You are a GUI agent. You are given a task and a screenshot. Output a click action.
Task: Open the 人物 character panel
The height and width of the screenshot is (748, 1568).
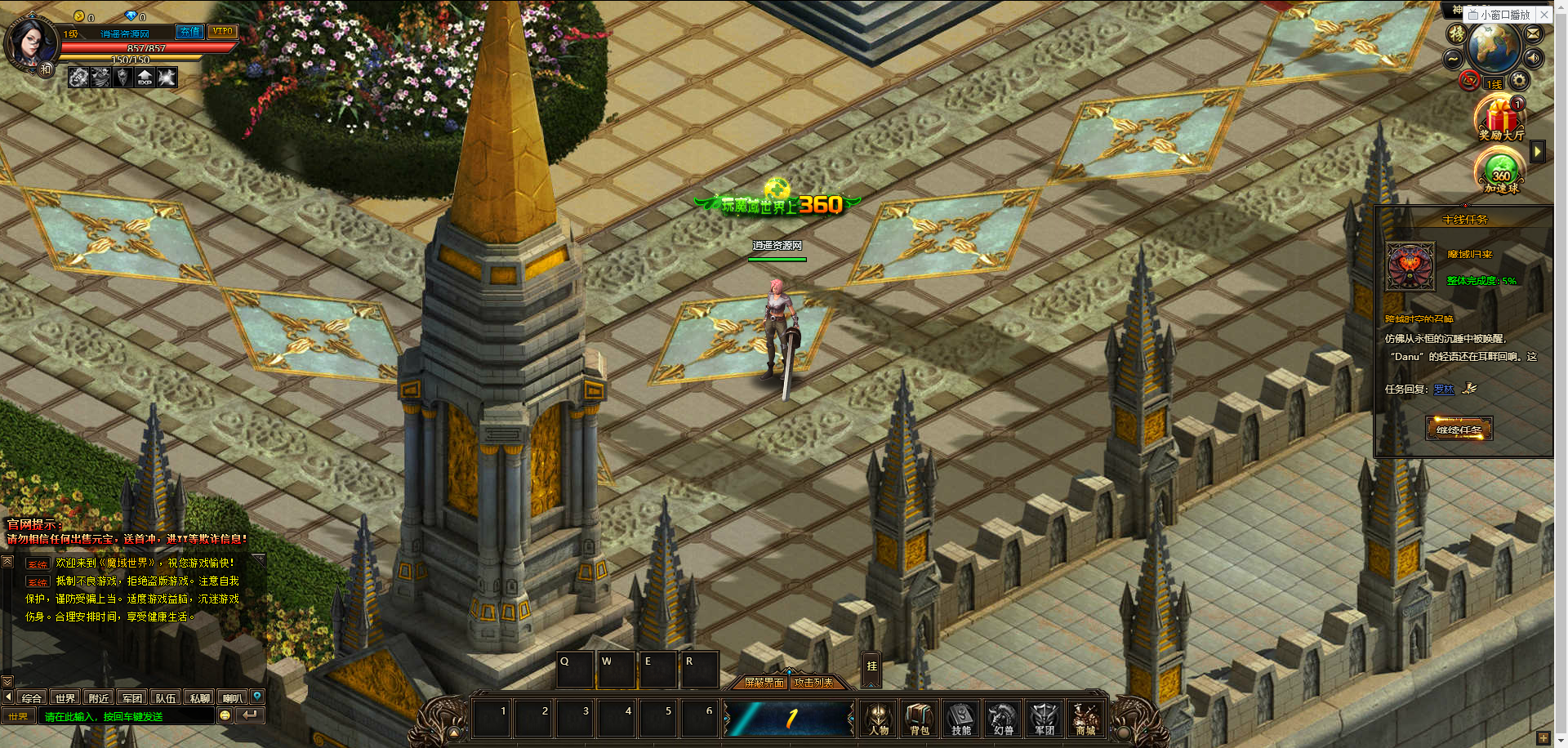[878, 719]
